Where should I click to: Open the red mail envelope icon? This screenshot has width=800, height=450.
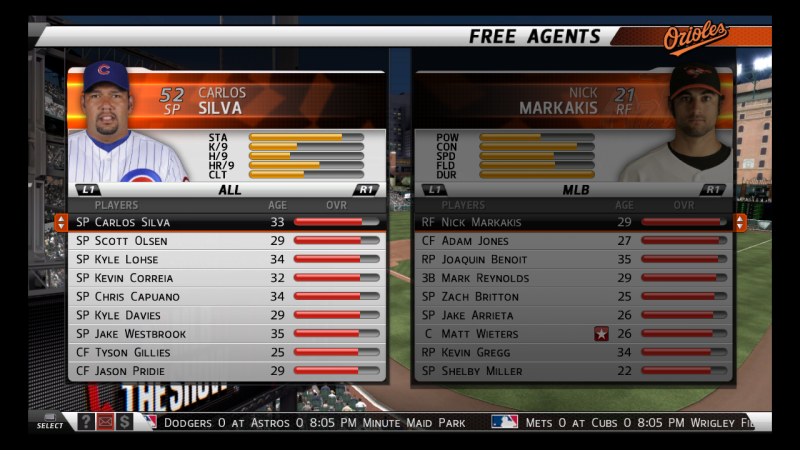105,422
